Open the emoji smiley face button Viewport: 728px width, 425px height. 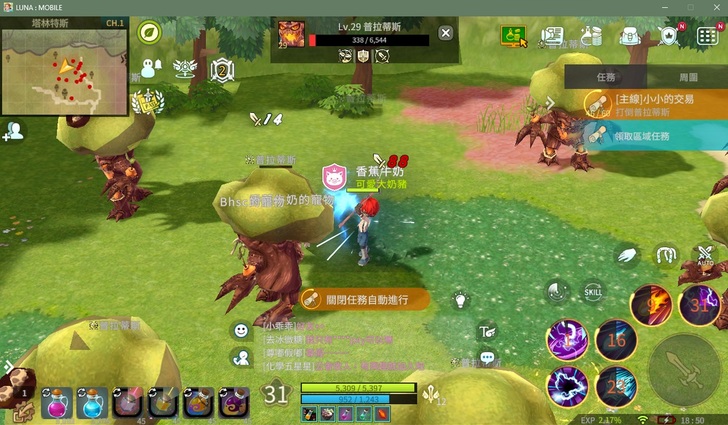[x=241, y=330]
